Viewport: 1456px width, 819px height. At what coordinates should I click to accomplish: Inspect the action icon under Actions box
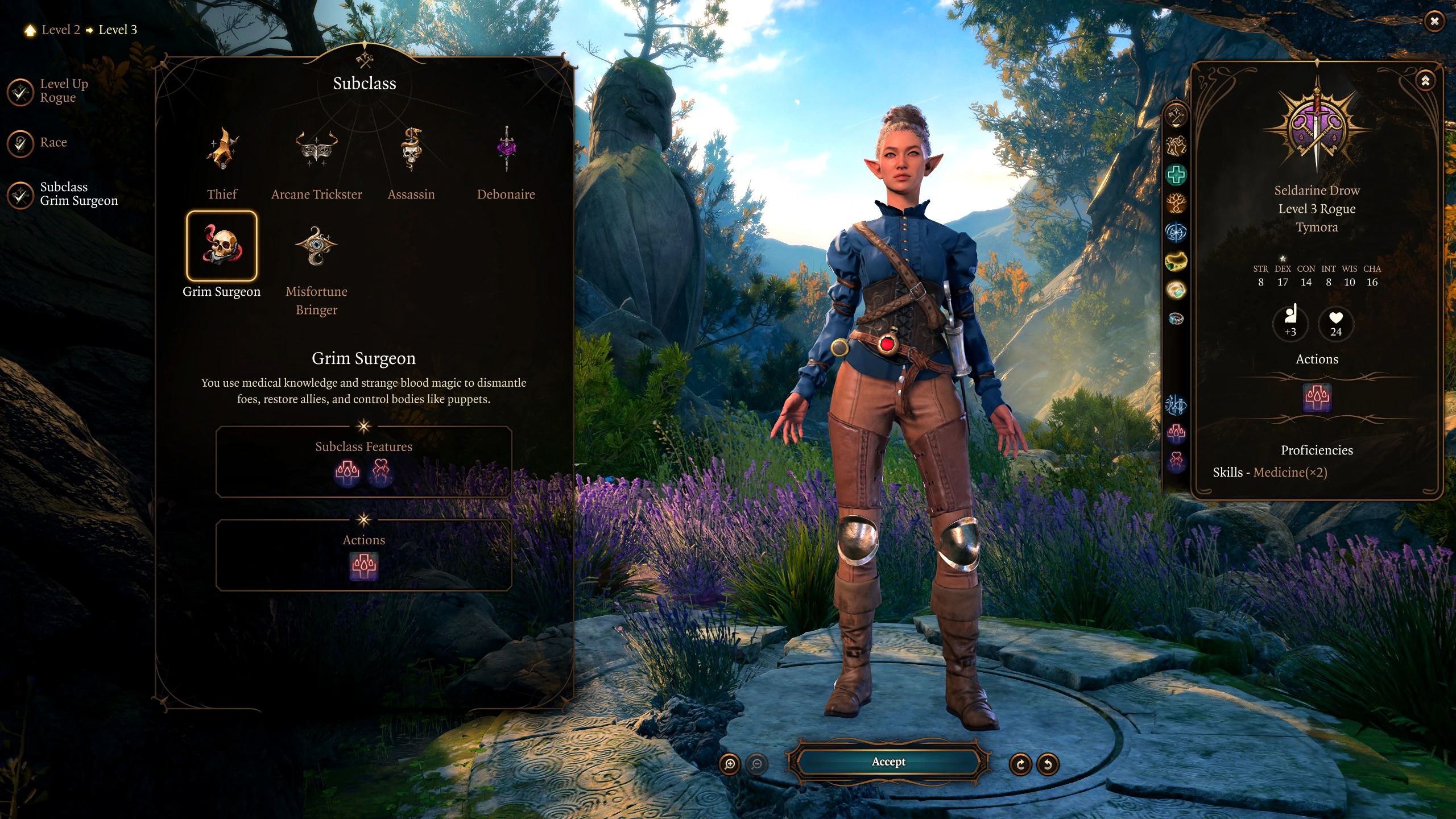pos(364,566)
